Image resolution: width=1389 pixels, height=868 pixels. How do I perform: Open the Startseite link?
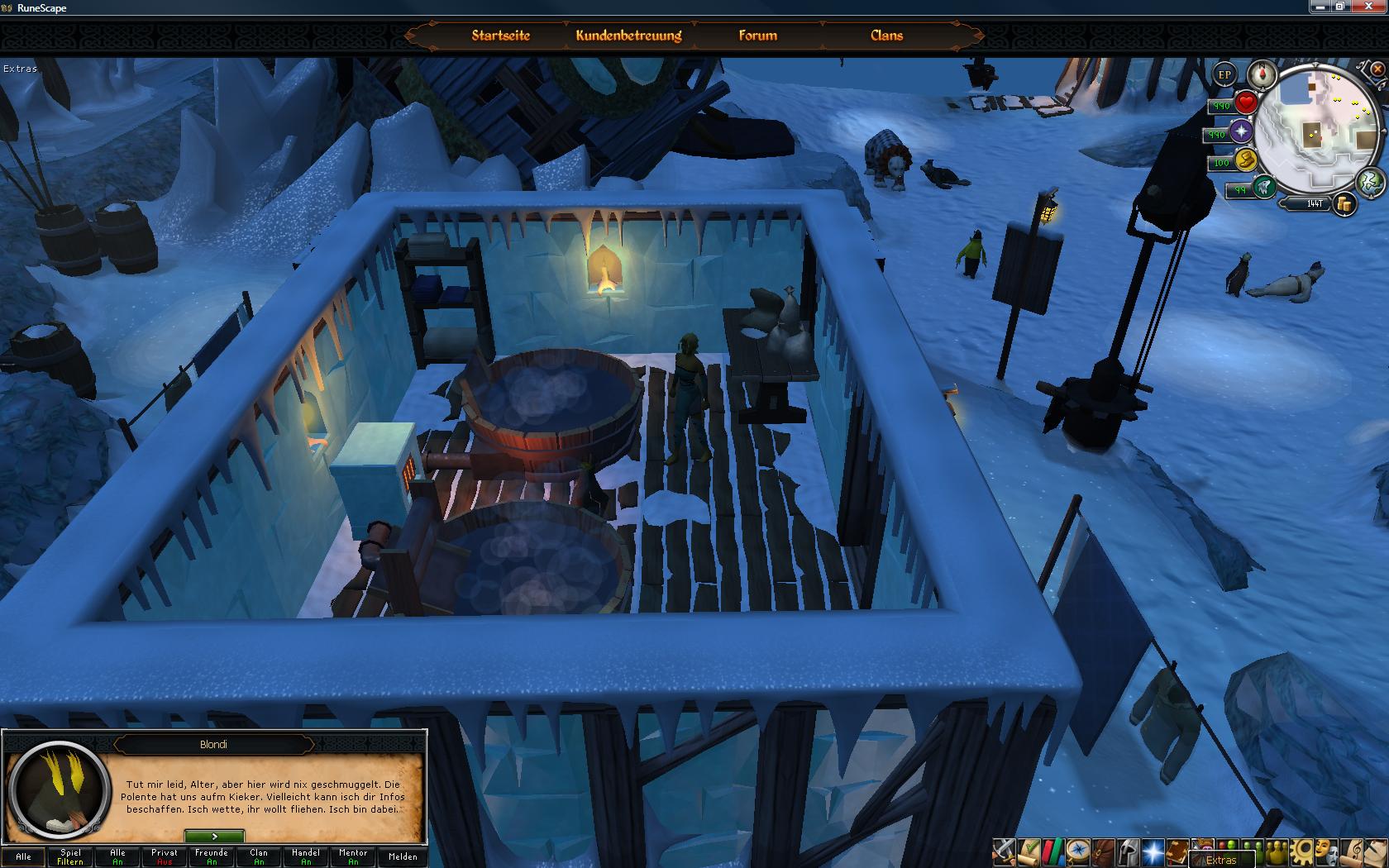coord(500,36)
